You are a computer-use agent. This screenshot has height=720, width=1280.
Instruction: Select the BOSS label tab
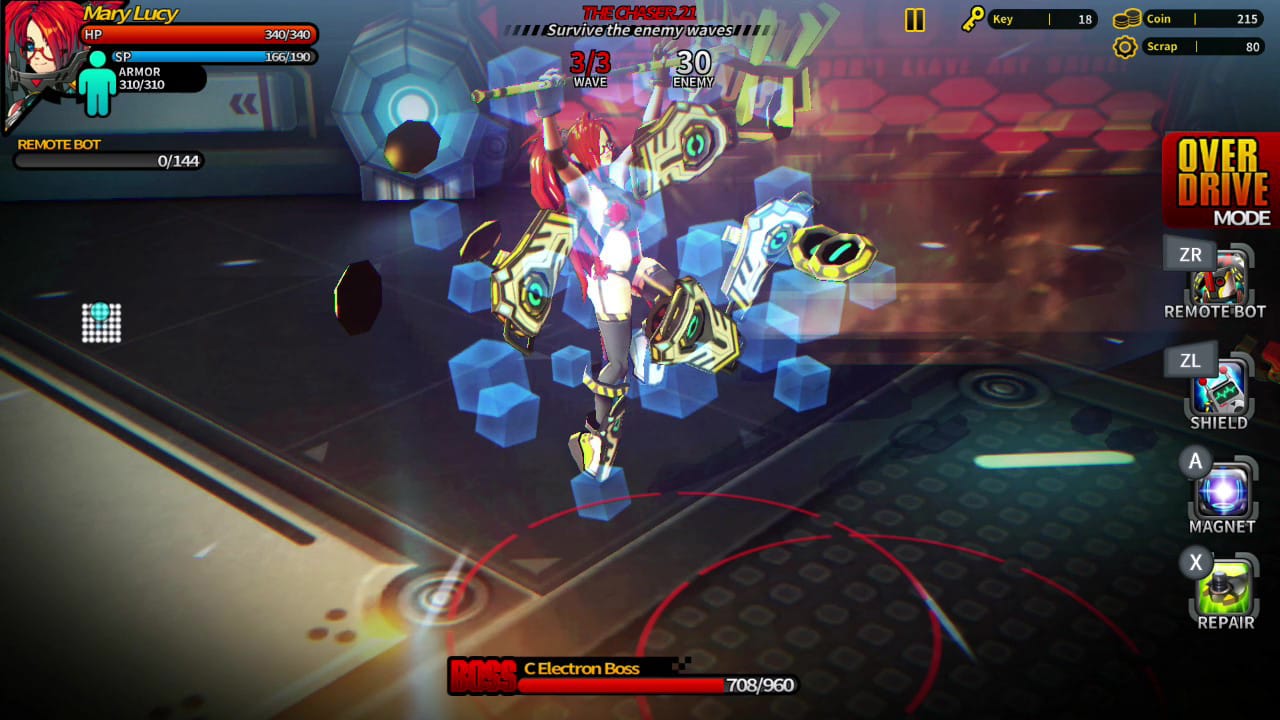(483, 674)
